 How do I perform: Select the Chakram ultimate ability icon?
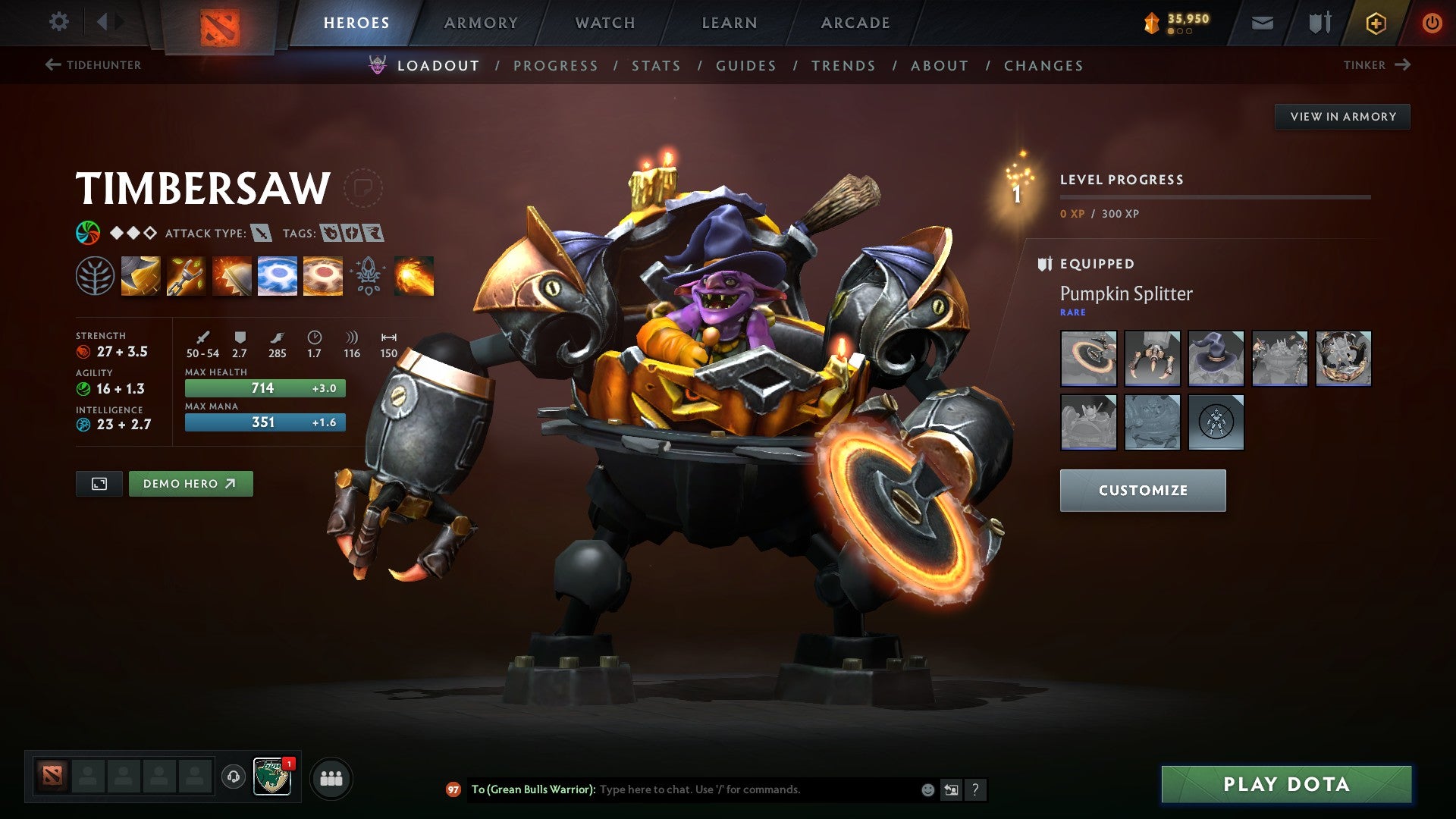pyautogui.click(x=276, y=277)
